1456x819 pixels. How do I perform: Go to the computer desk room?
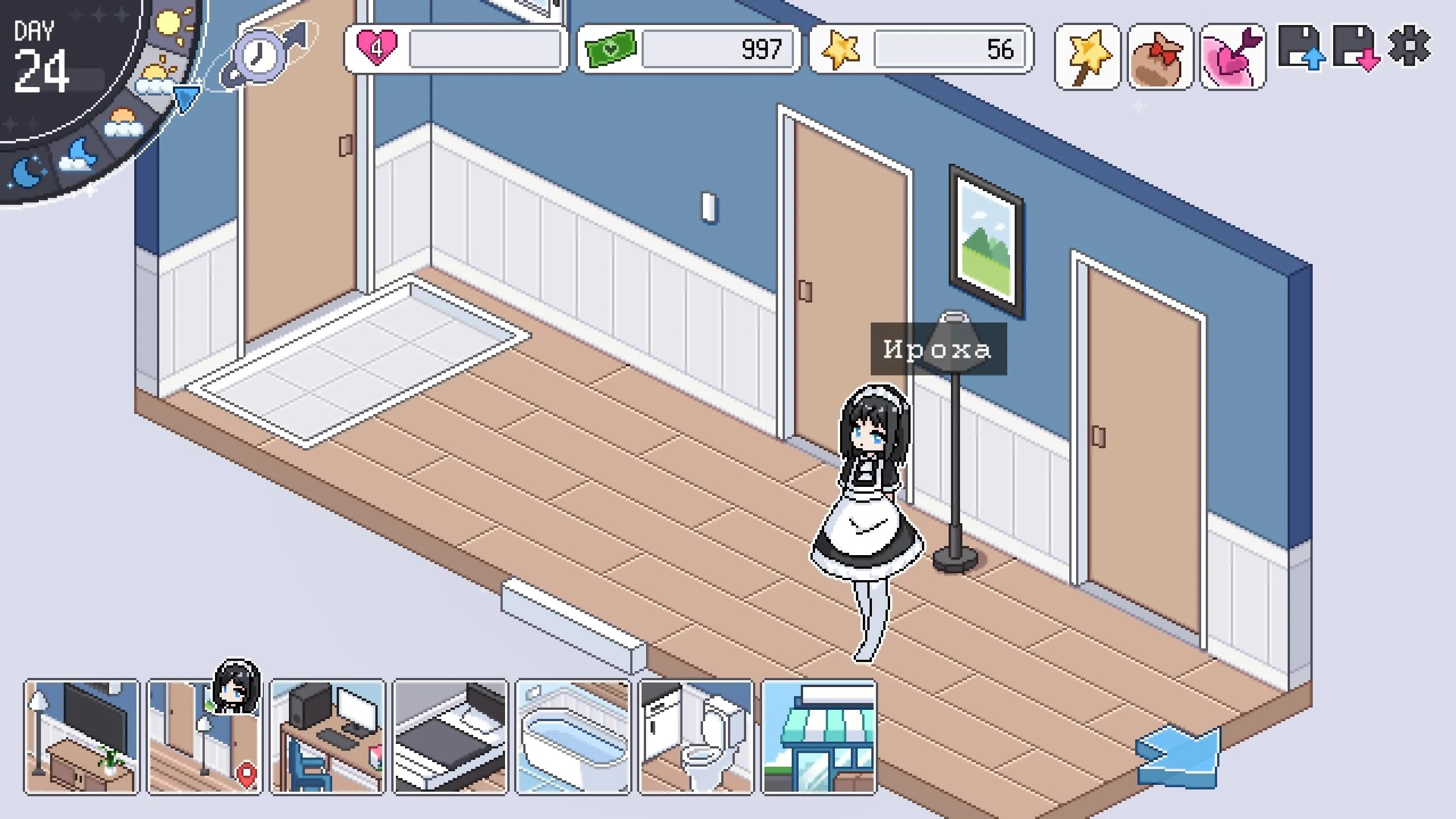[328, 737]
